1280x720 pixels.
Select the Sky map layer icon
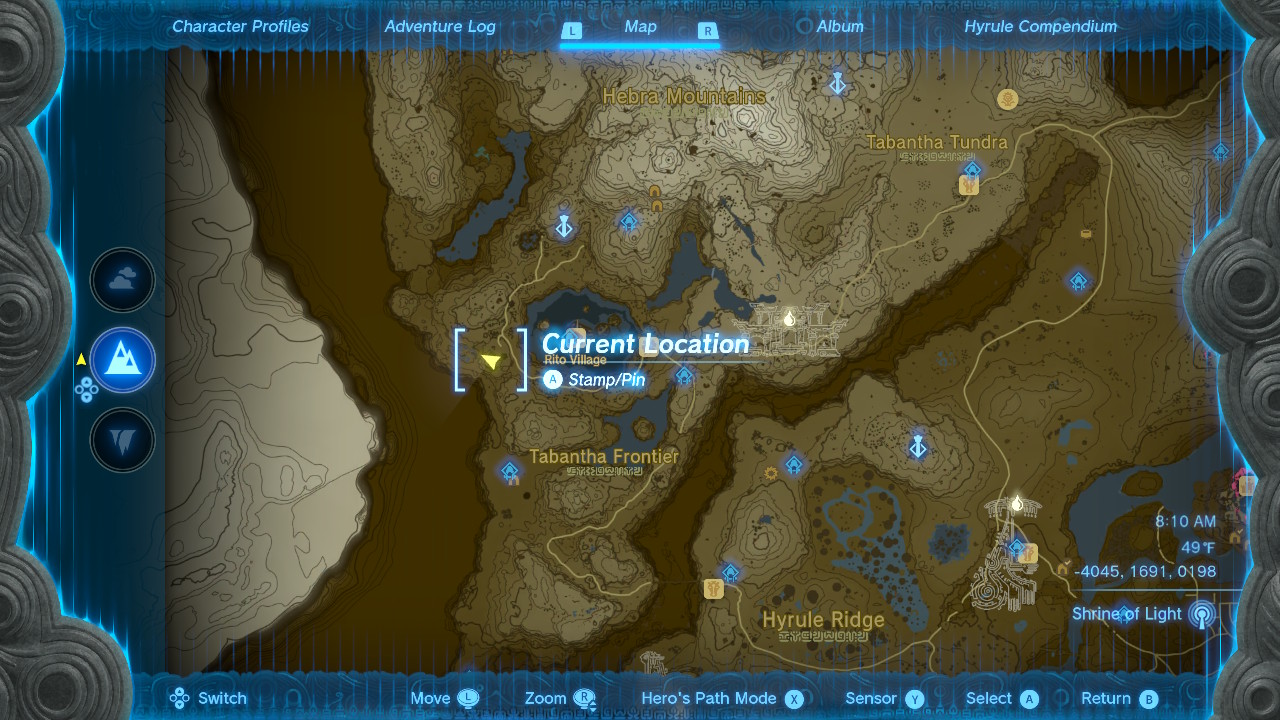click(122, 280)
